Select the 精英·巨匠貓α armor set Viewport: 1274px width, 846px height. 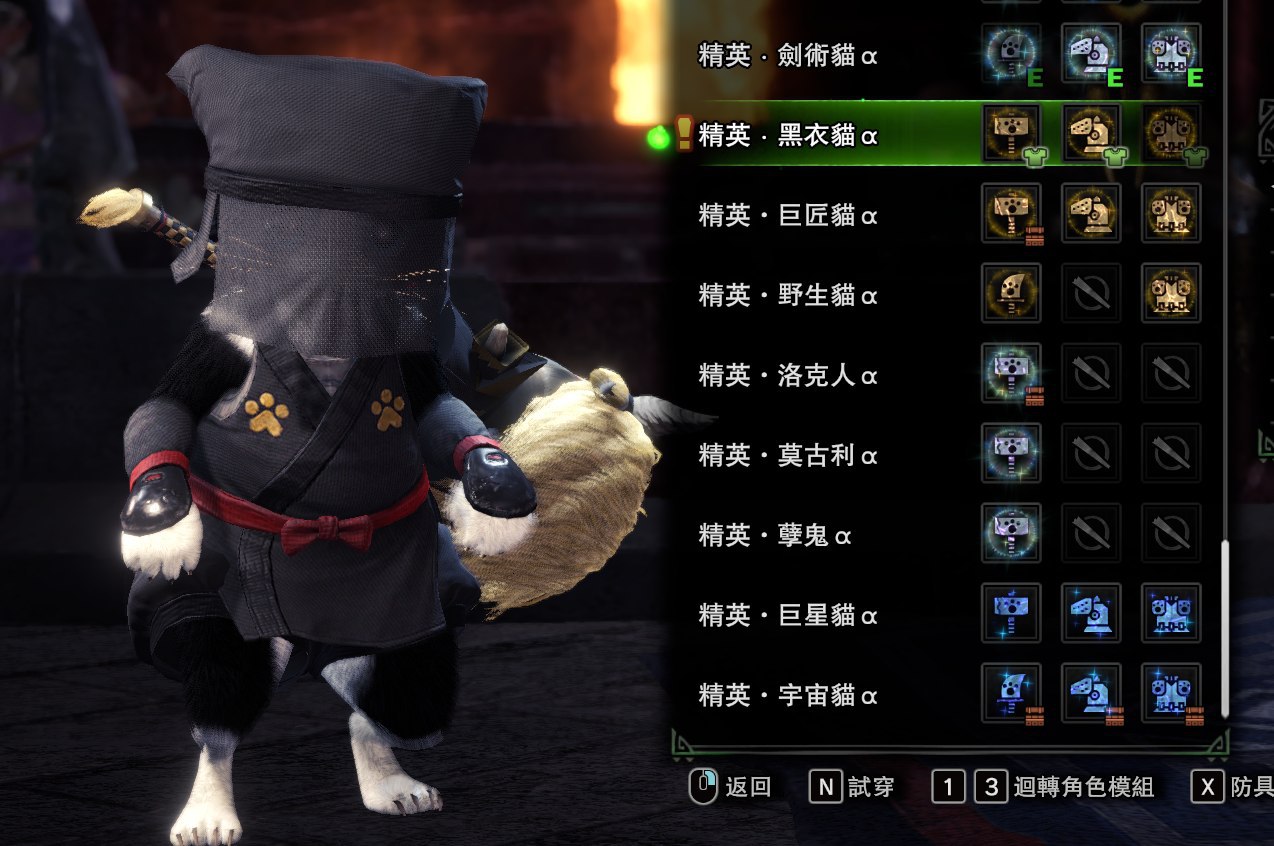click(788, 215)
